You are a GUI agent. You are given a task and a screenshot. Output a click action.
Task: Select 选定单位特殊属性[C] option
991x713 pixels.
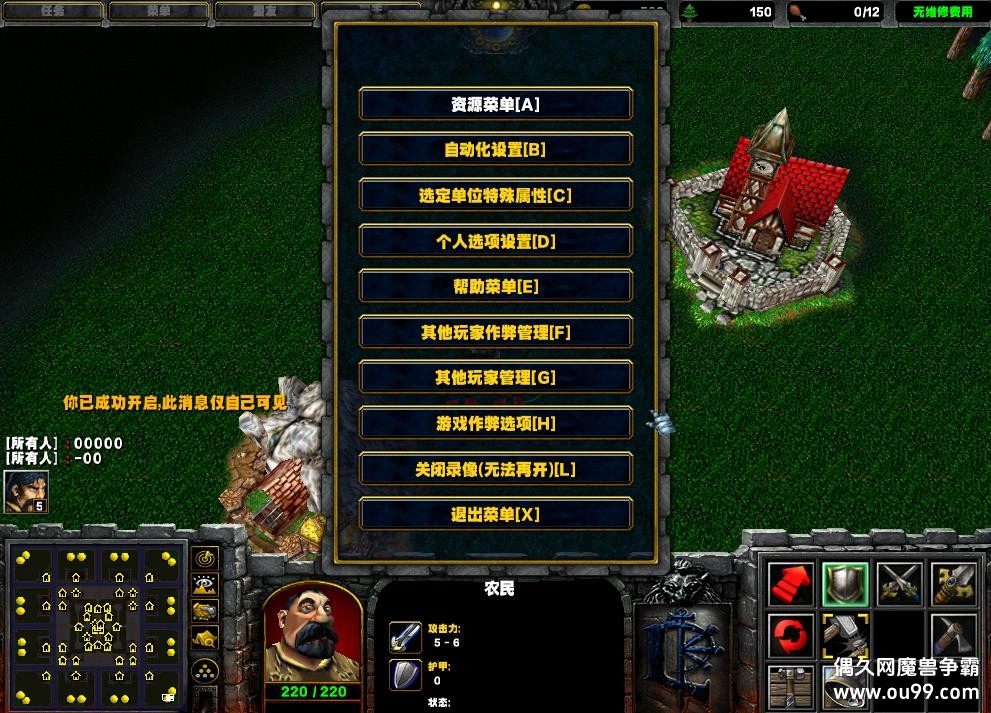click(x=495, y=196)
